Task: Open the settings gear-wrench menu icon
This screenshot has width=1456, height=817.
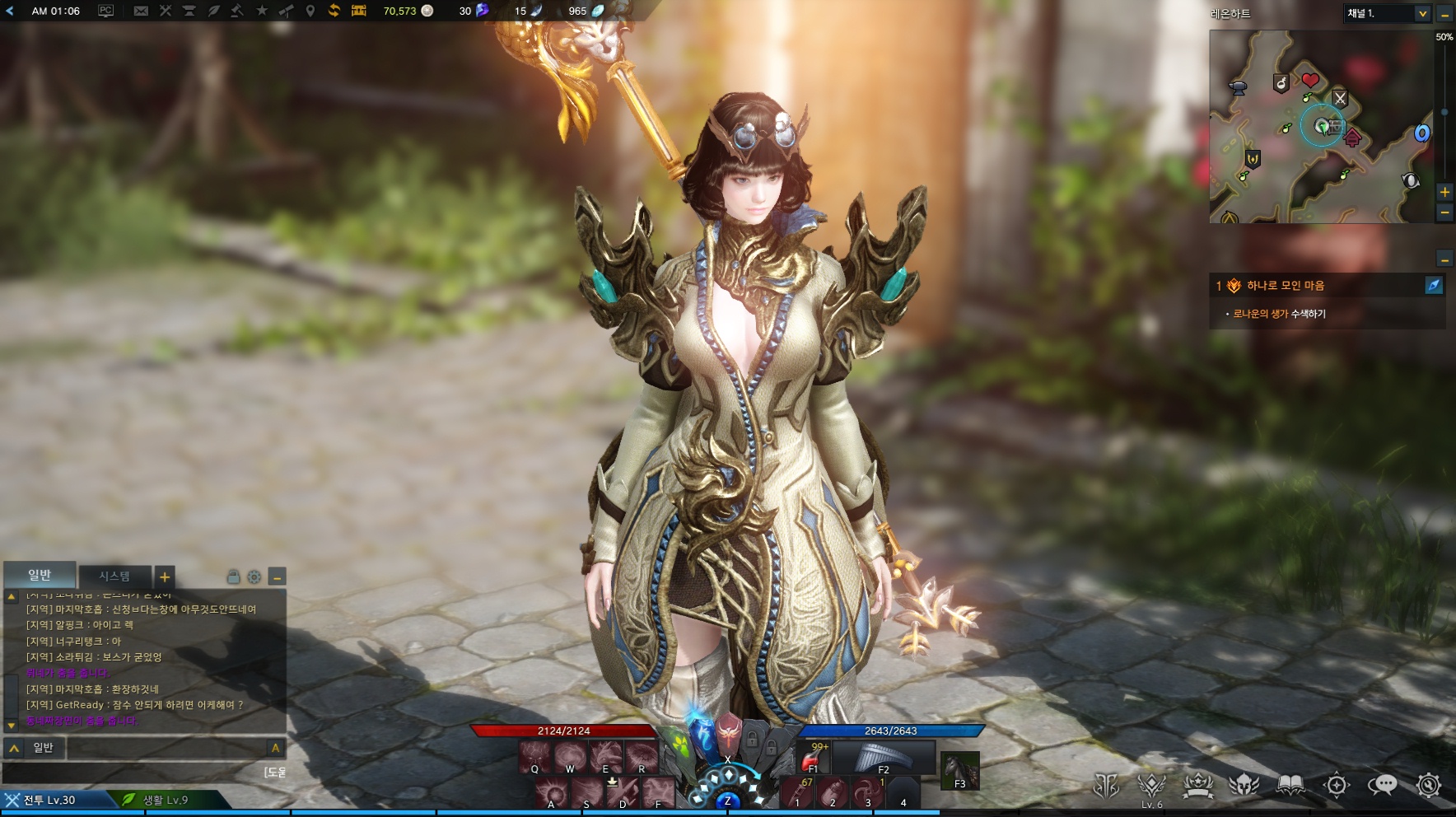Action: click(1429, 785)
